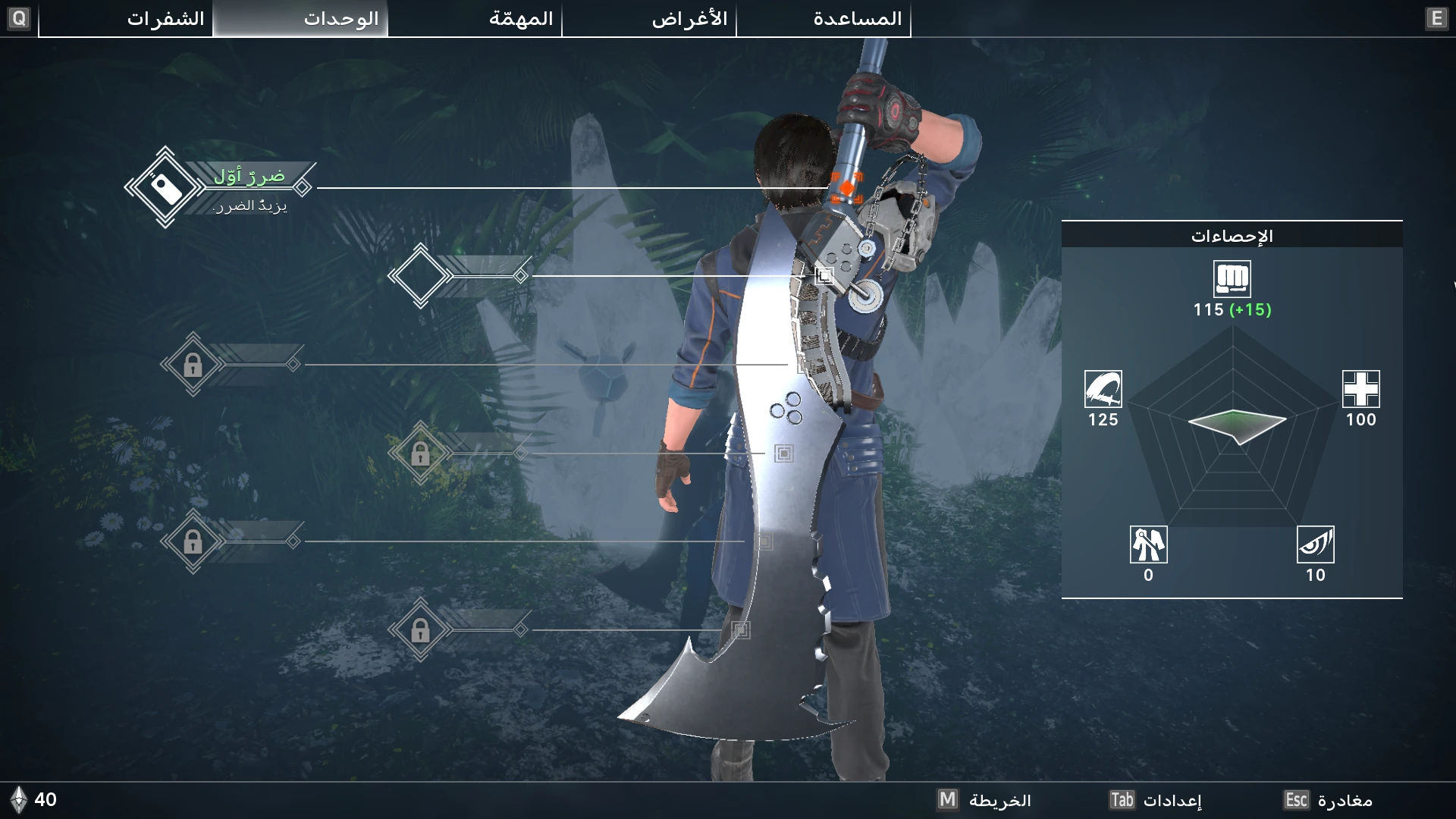Click the coat armor stat icon
This screenshot has width=1456, height=819.
tap(1148, 544)
